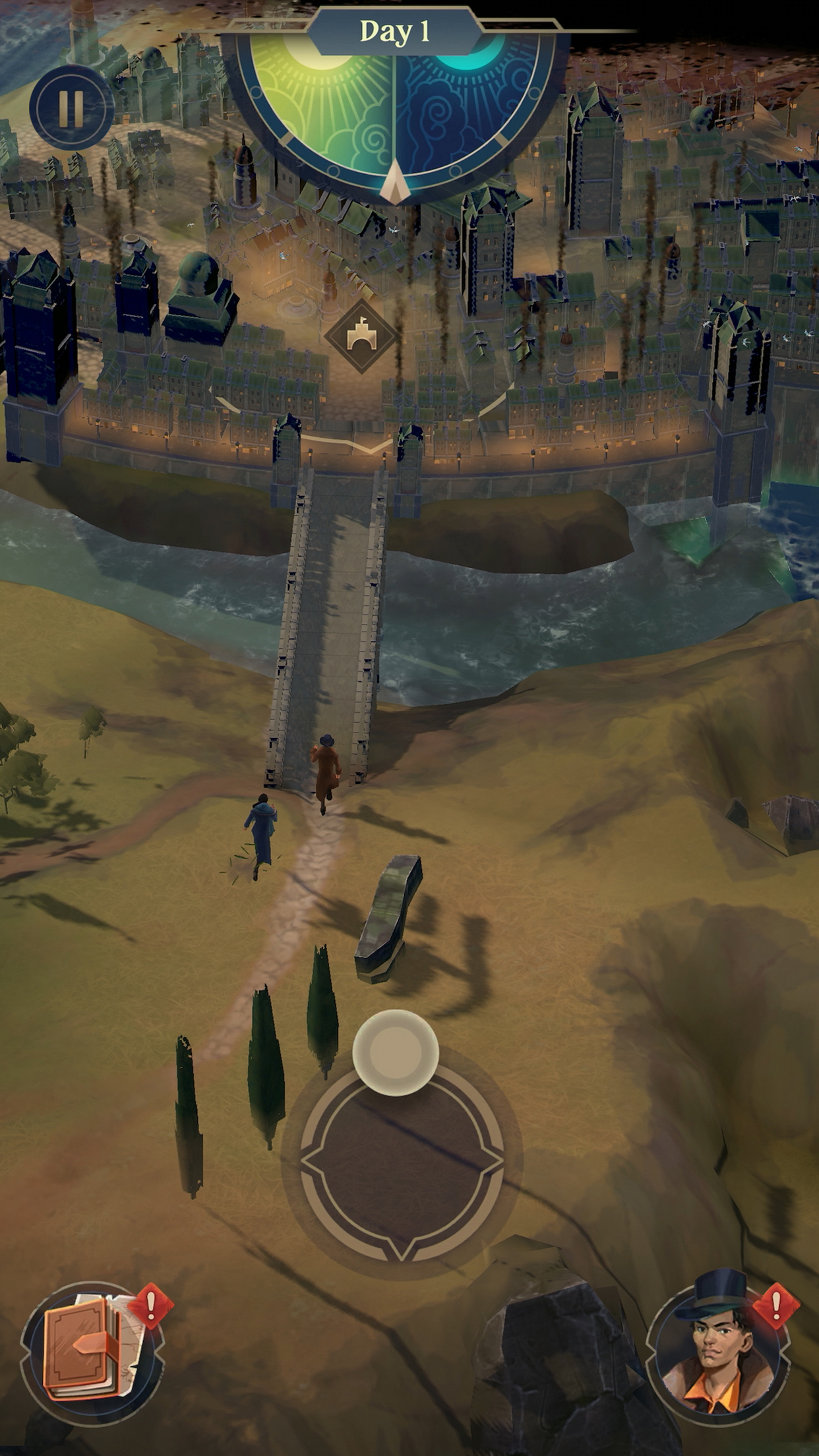
Task: Tap the virtual joystick knob
Action: [396, 1052]
